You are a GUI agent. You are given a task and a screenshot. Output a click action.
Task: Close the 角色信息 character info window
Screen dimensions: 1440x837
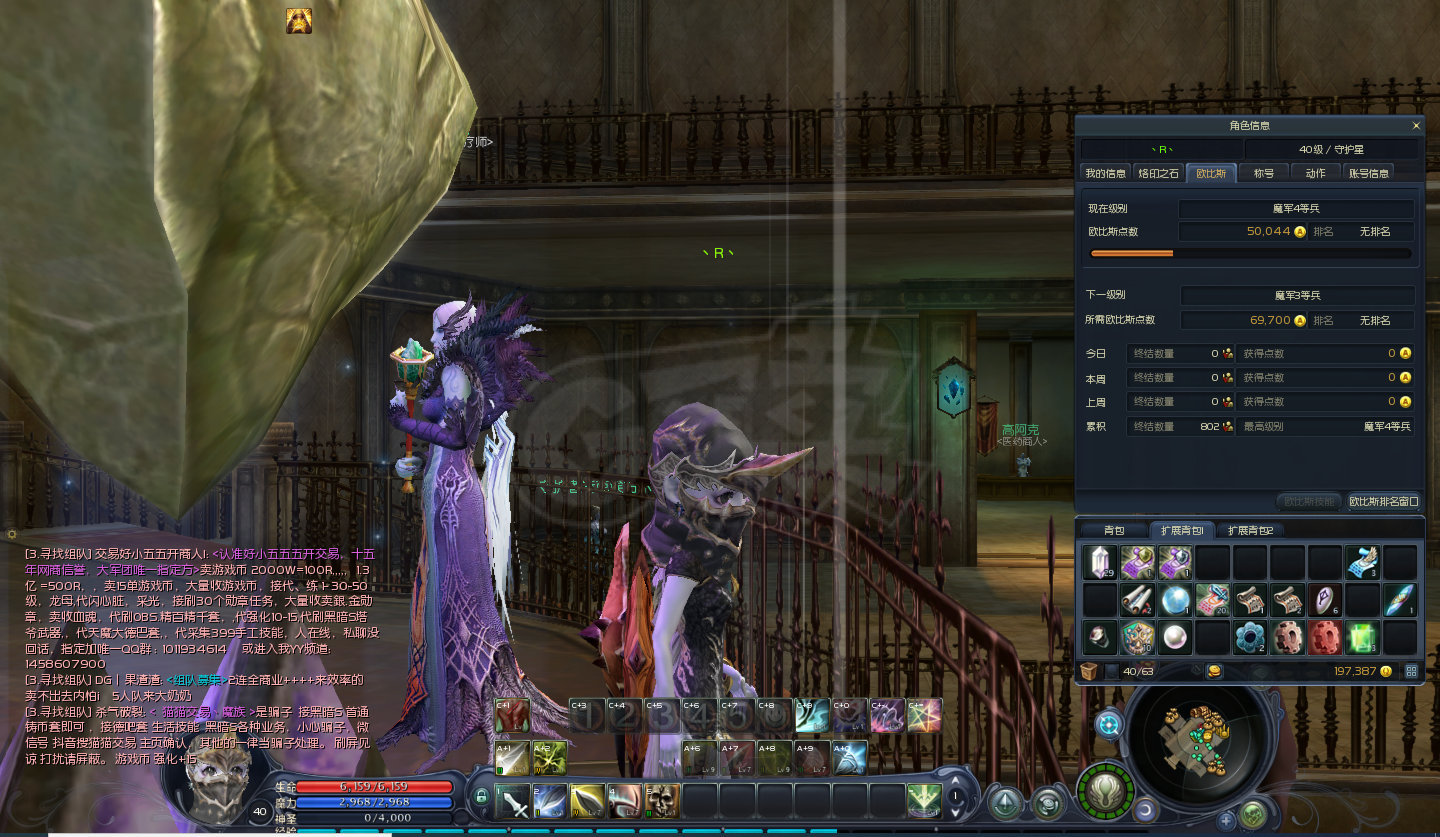[1415, 126]
